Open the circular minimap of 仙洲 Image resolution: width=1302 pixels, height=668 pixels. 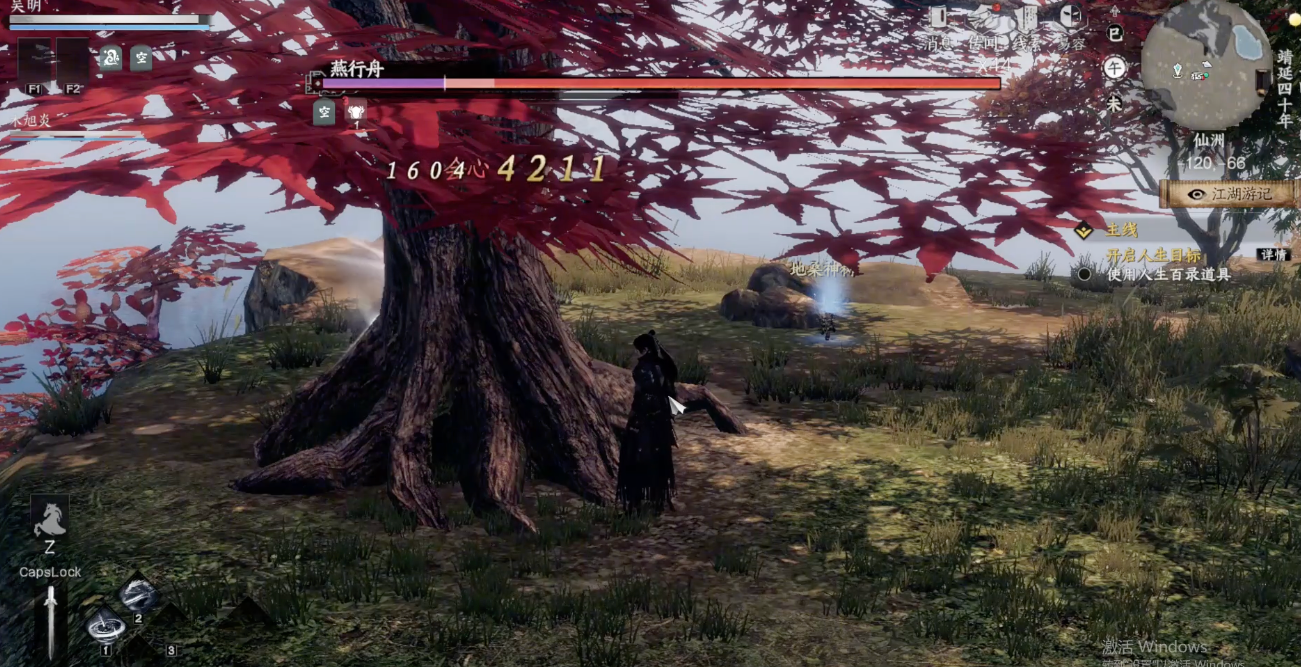coord(1206,65)
